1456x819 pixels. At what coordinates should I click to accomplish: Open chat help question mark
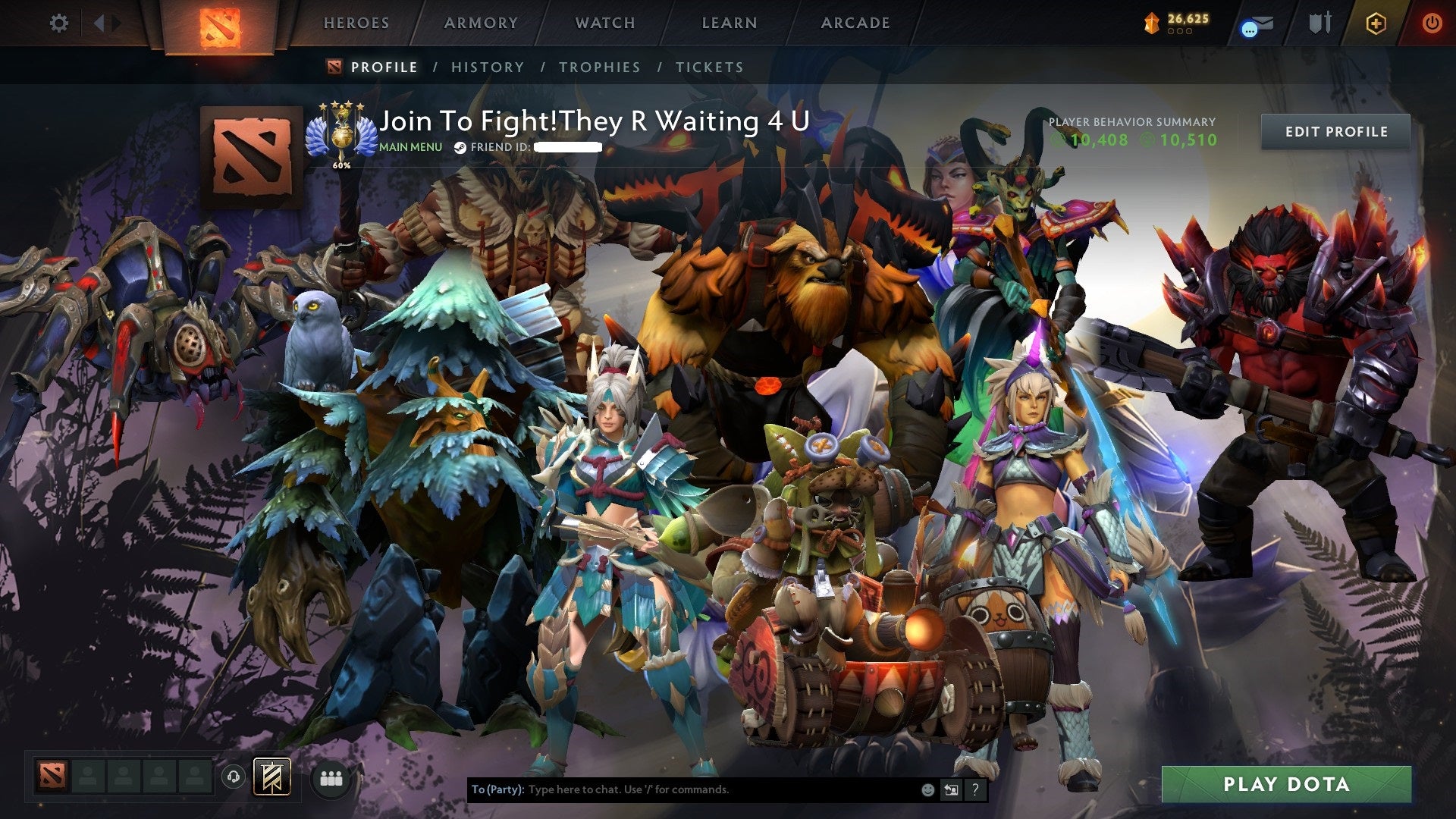click(x=975, y=789)
